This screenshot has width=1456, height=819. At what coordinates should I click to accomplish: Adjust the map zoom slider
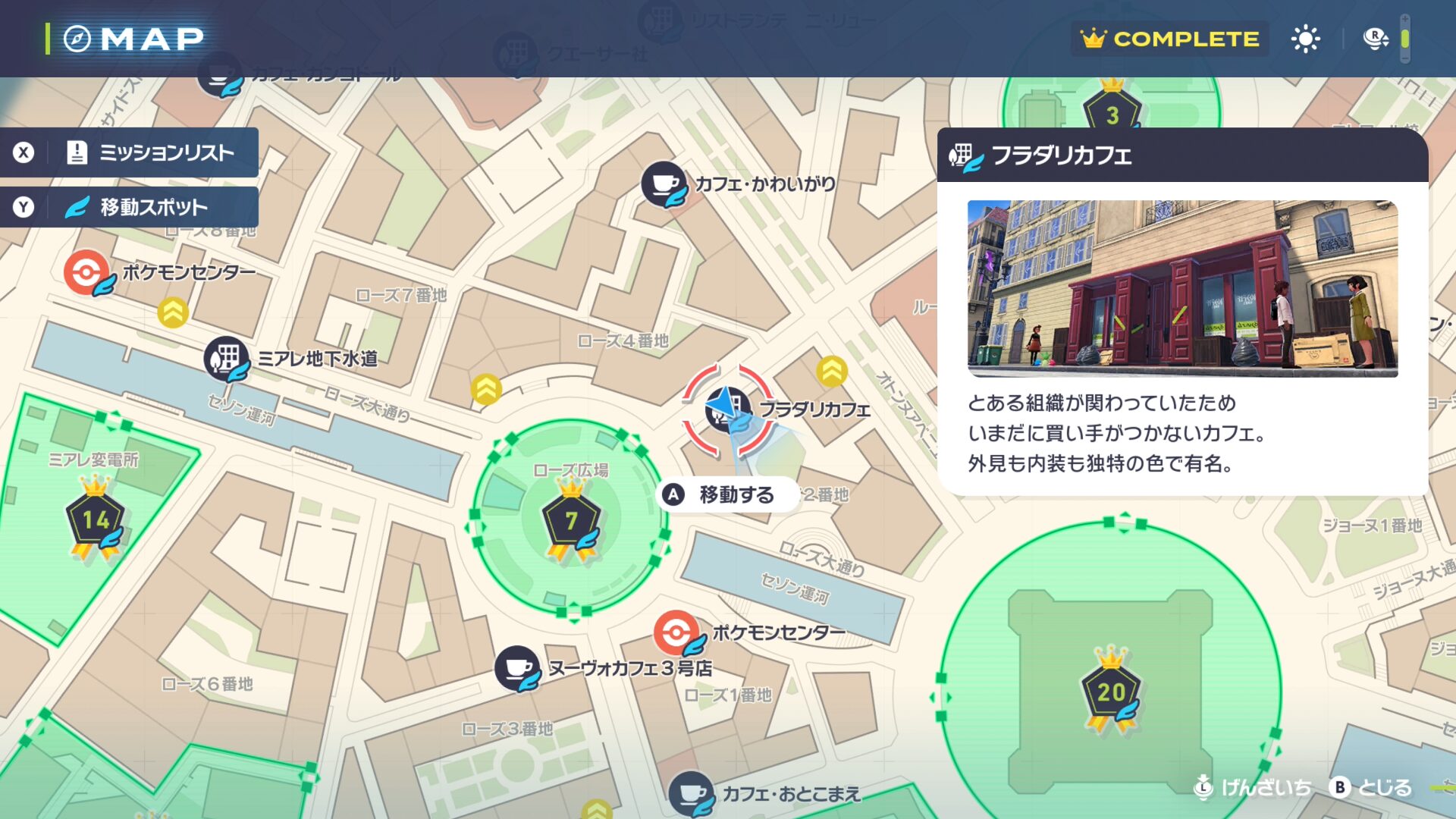[1404, 39]
